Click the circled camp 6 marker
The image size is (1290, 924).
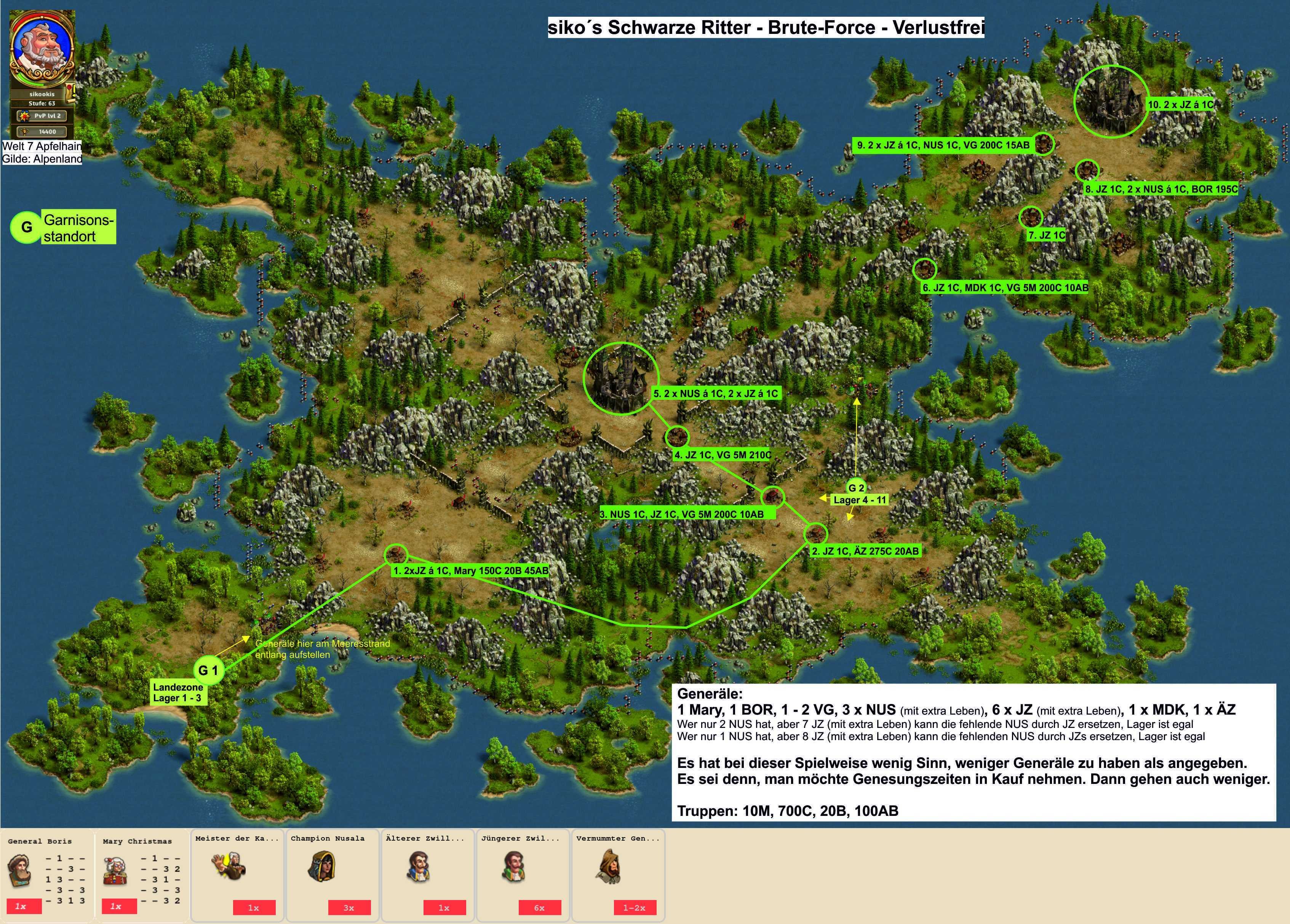click(924, 269)
